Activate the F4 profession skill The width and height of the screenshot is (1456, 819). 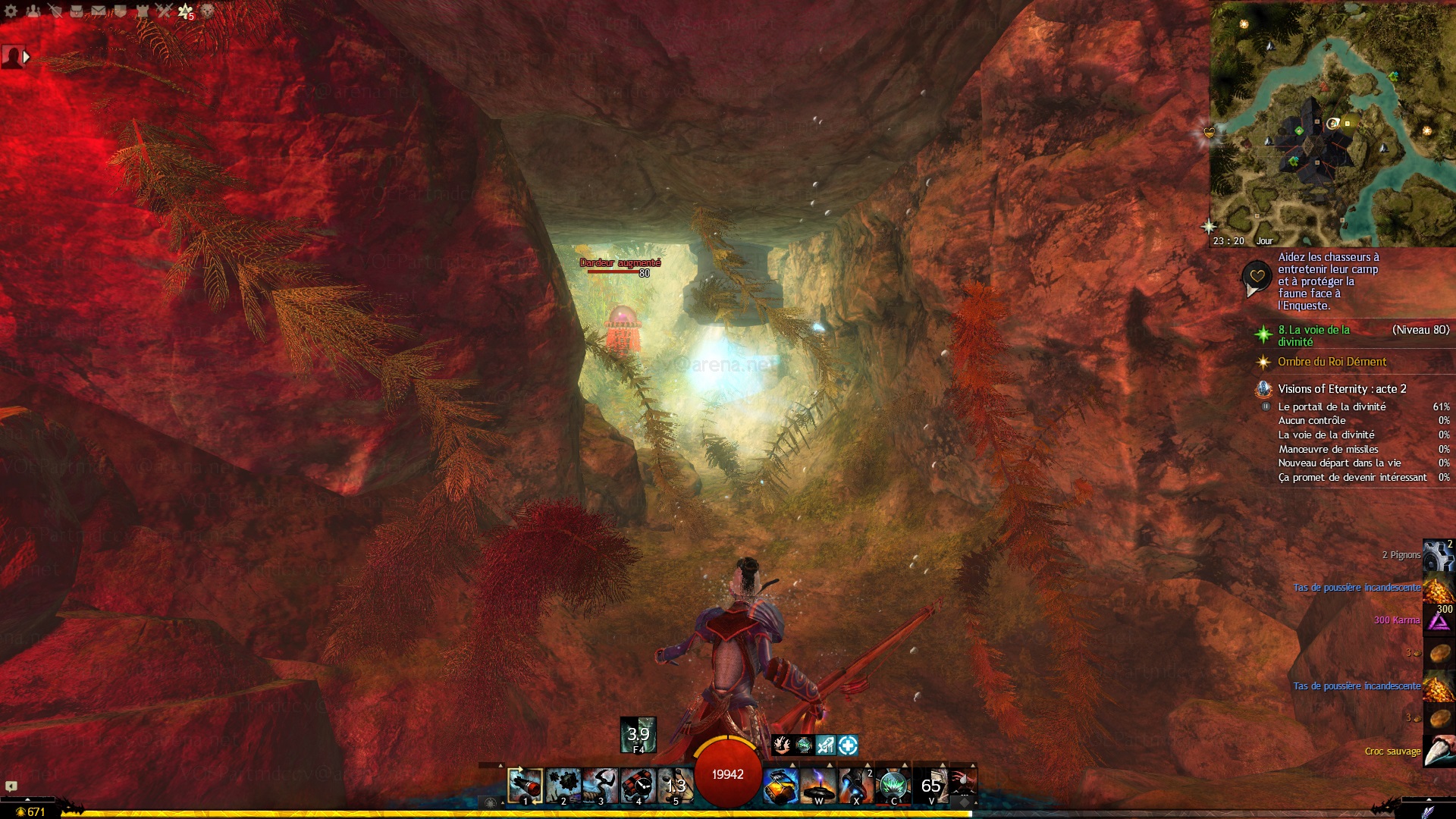(x=638, y=735)
